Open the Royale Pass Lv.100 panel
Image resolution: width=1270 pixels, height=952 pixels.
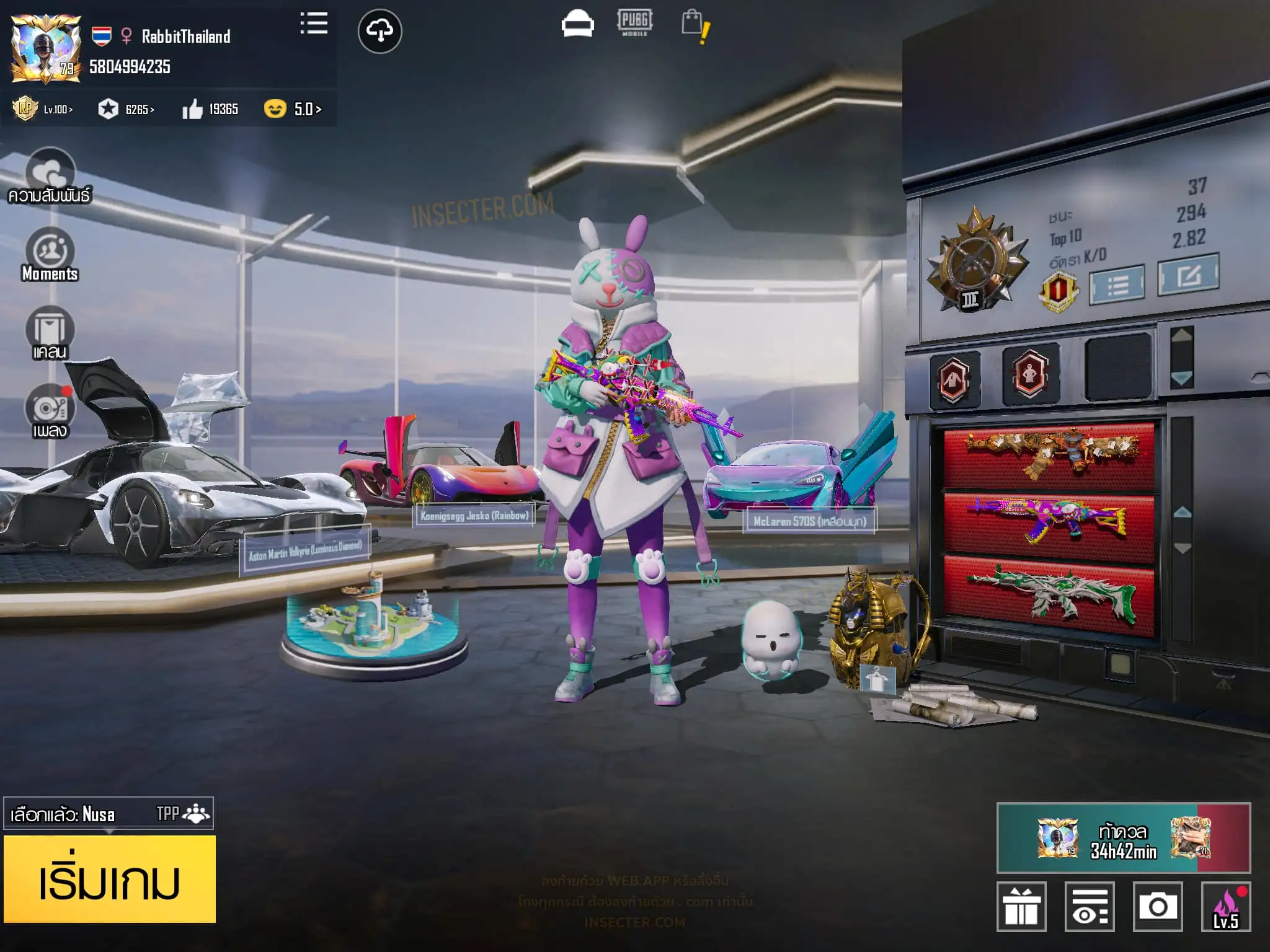pos(43,110)
